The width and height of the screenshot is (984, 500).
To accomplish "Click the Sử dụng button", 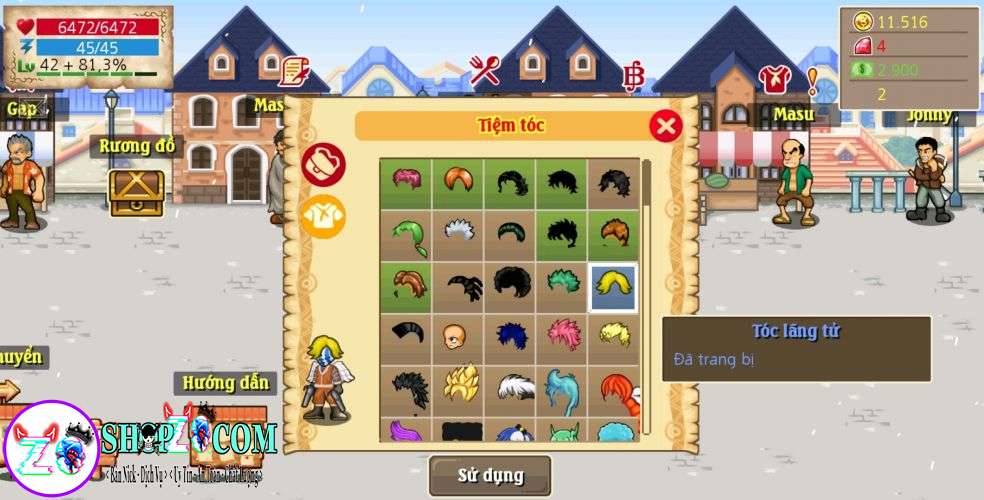I will (x=490, y=475).
